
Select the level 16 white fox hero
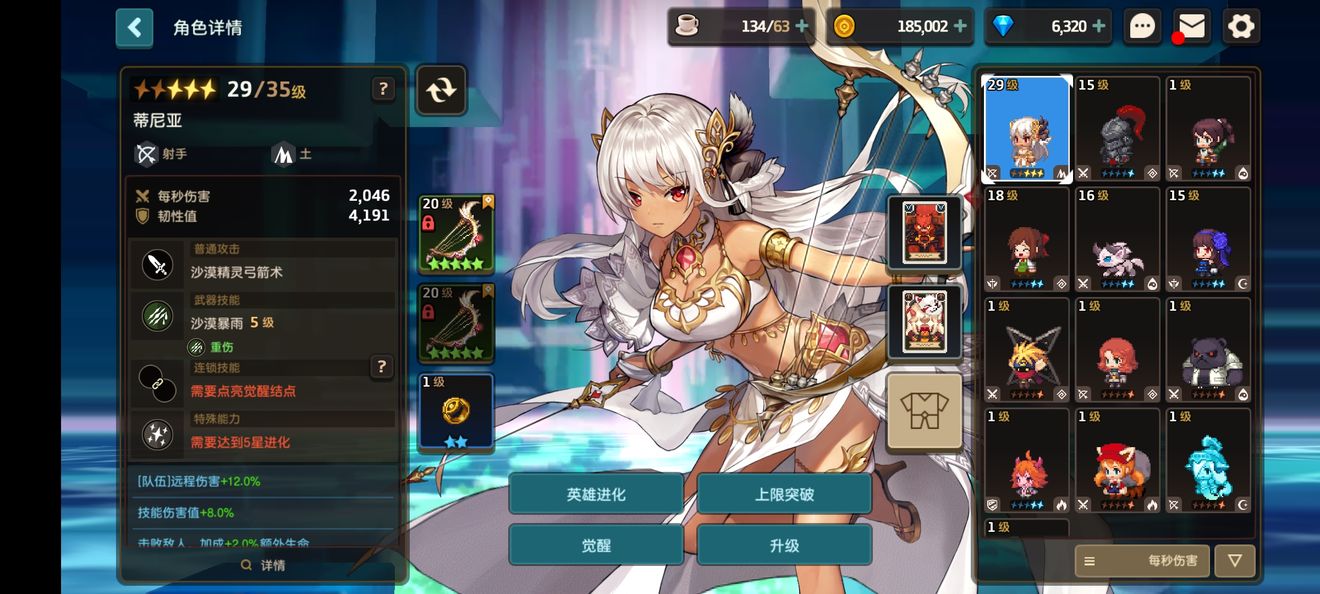point(1117,239)
